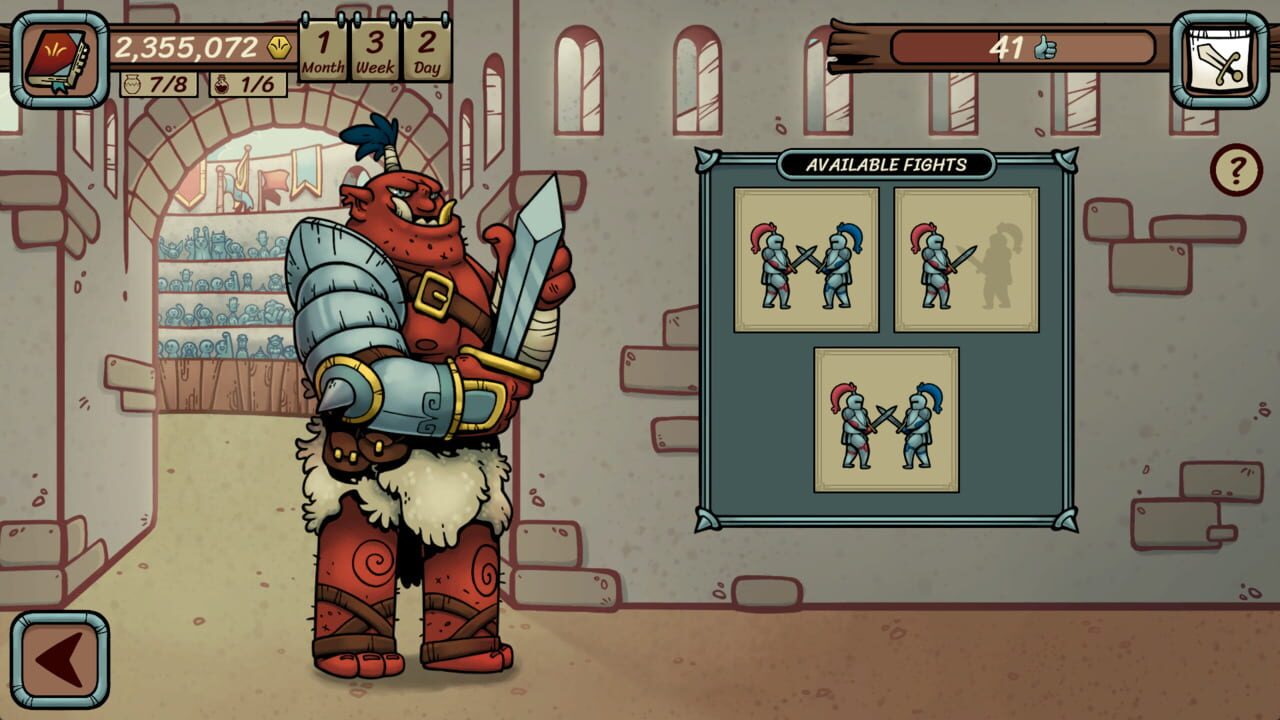Screen dimensions: 1280x720
Task: Select the jug icon showing 7/8
Action: pos(133,85)
